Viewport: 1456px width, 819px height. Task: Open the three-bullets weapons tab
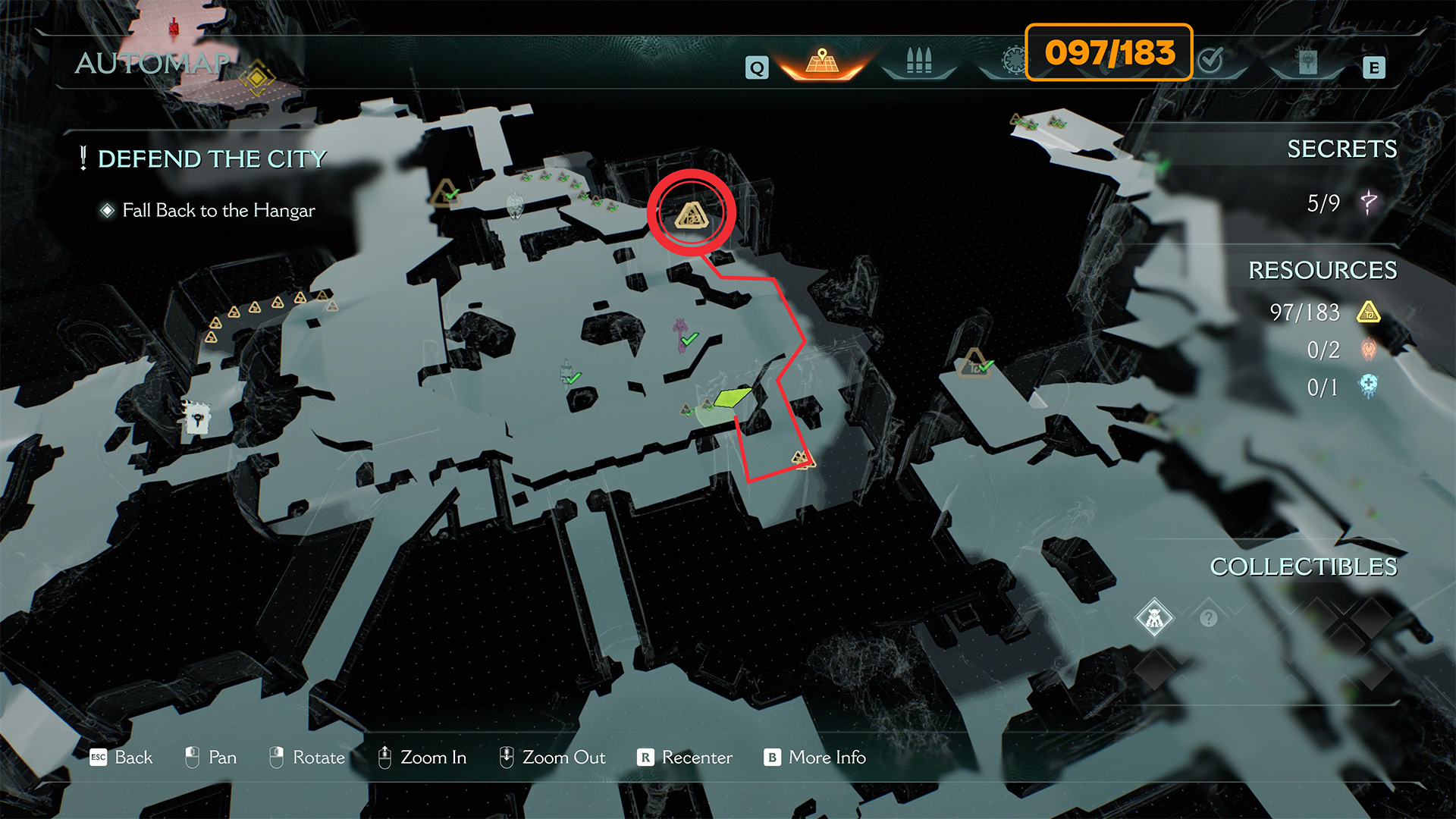[x=918, y=61]
